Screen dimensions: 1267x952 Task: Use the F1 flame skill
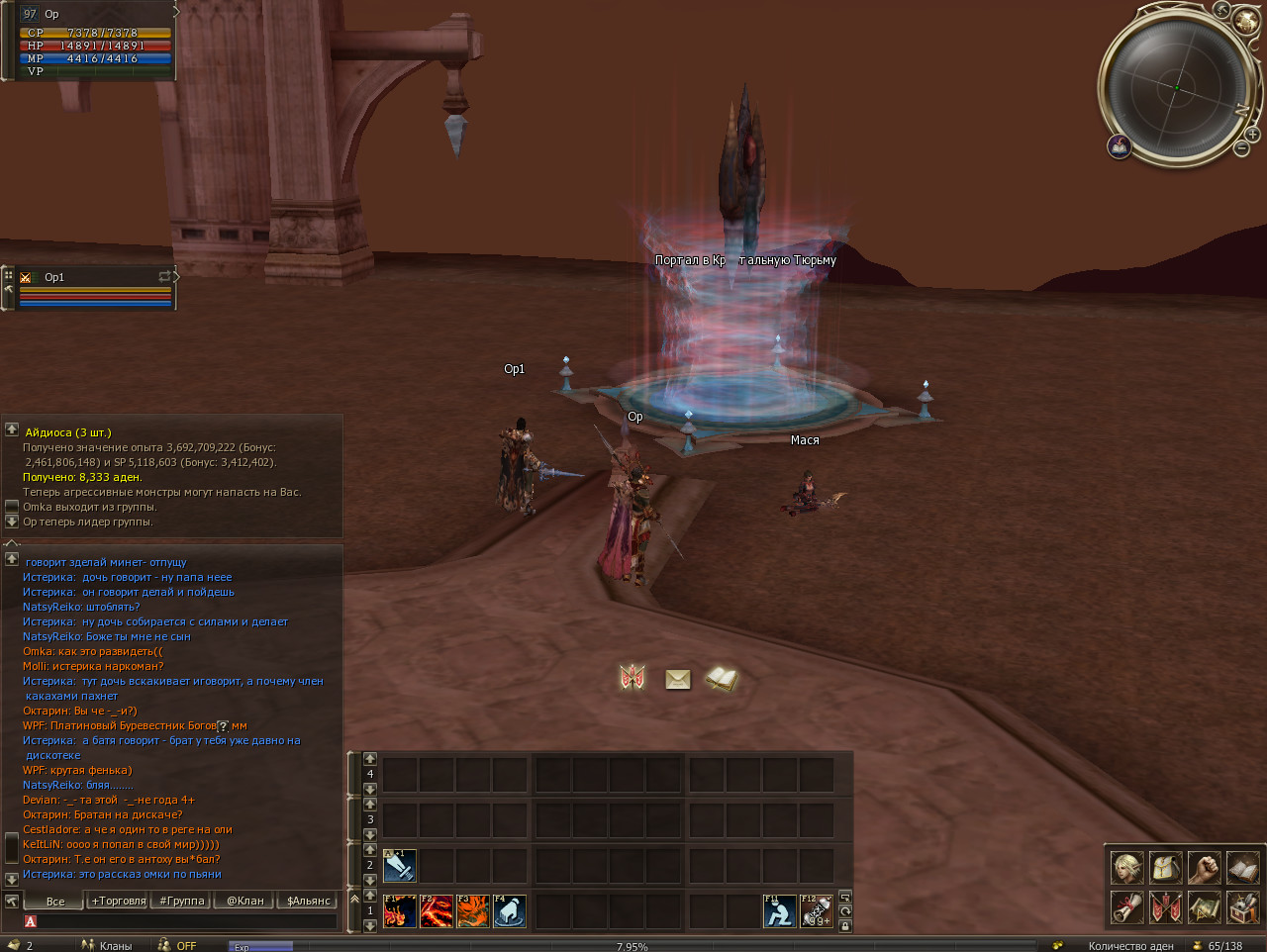pyautogui.click(x=400, y=910)
